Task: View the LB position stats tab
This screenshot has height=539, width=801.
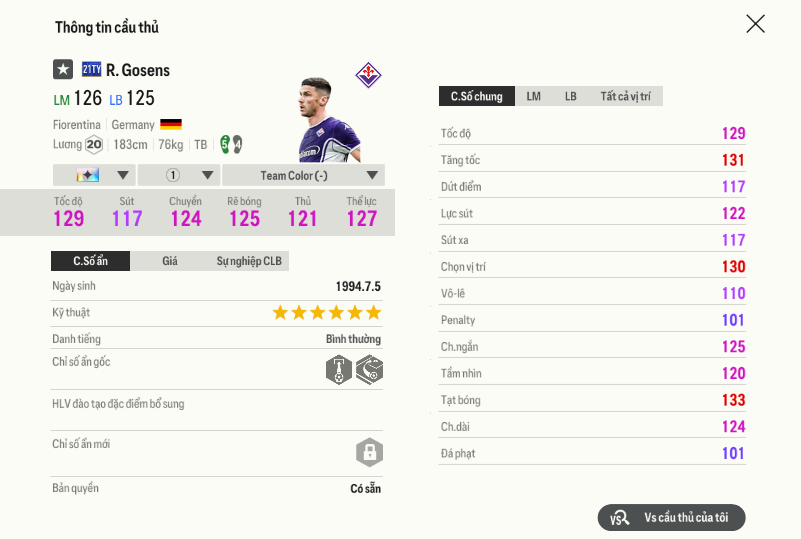Action: pos(570,96)
